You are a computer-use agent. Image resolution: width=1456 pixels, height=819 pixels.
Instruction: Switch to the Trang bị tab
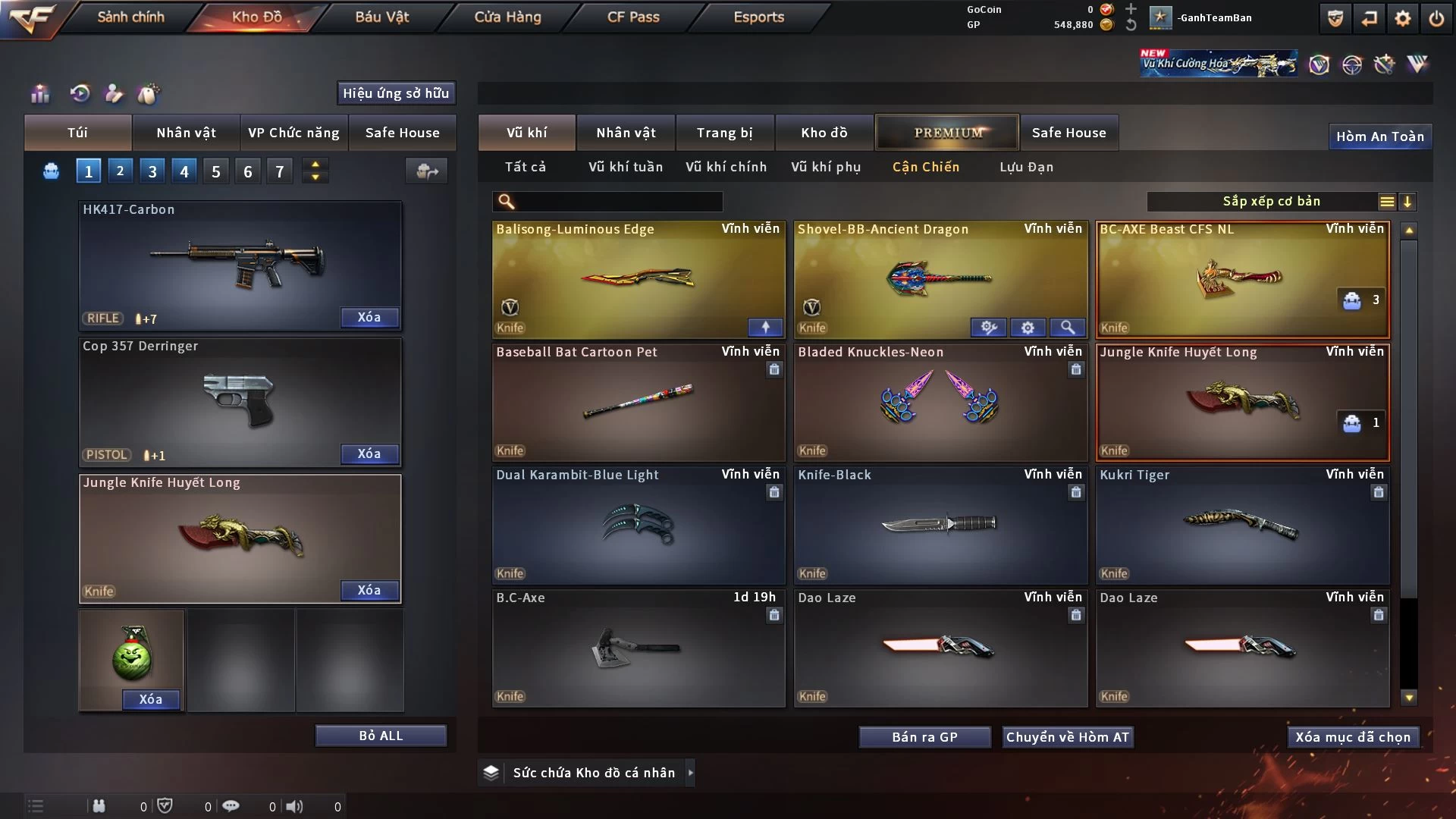(724, 133)
